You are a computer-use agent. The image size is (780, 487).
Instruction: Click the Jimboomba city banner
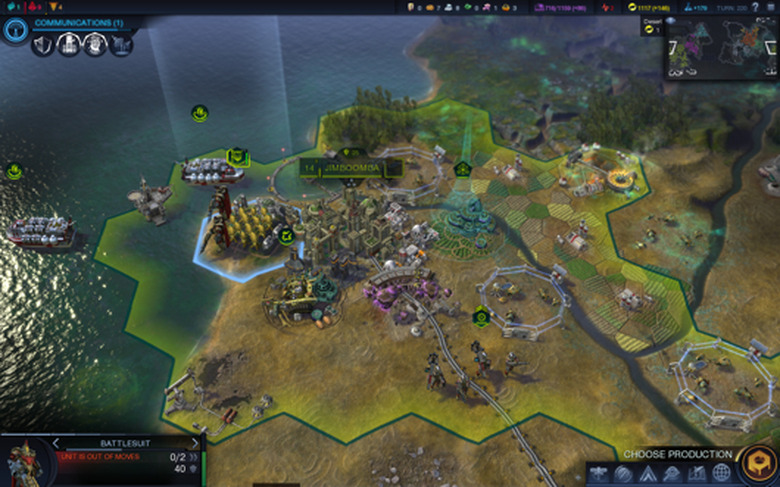point(351,168)
